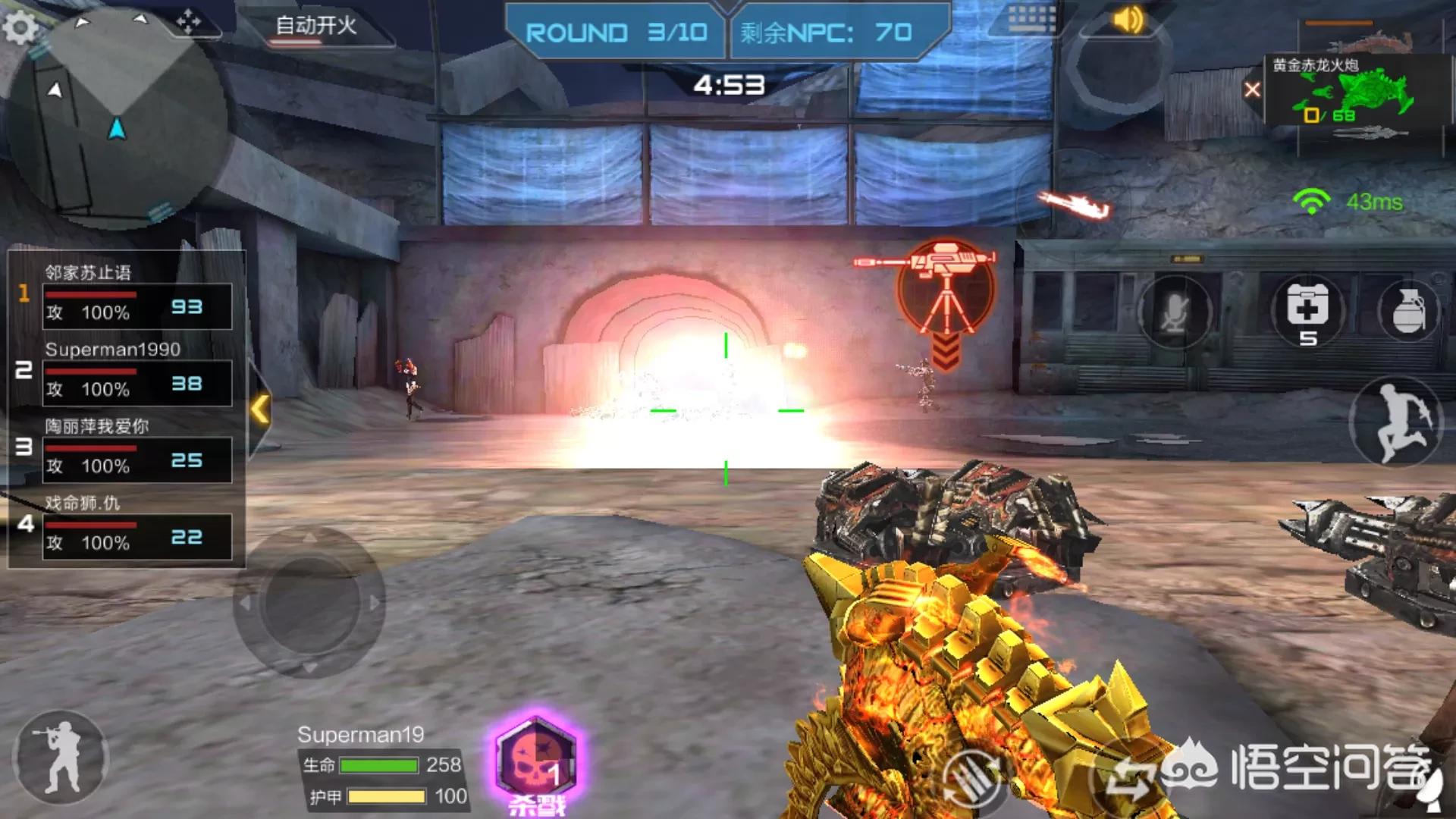Toggle the speaker sound icon
The height and width of the screenshot is (819, 1456).
(x=1128, y=20)
